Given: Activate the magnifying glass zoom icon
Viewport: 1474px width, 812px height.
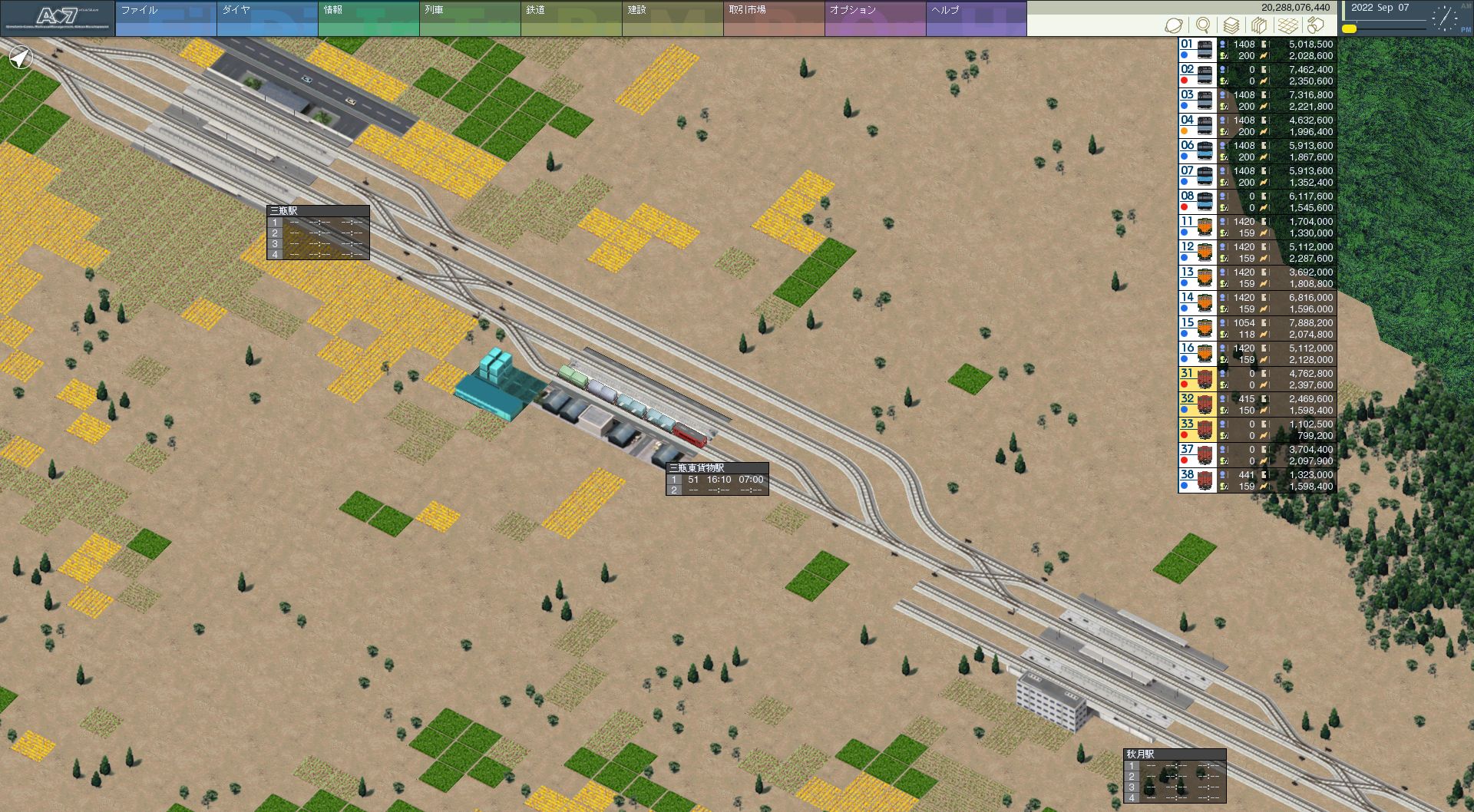Looking at the screenshot, I should [1203, 25].
